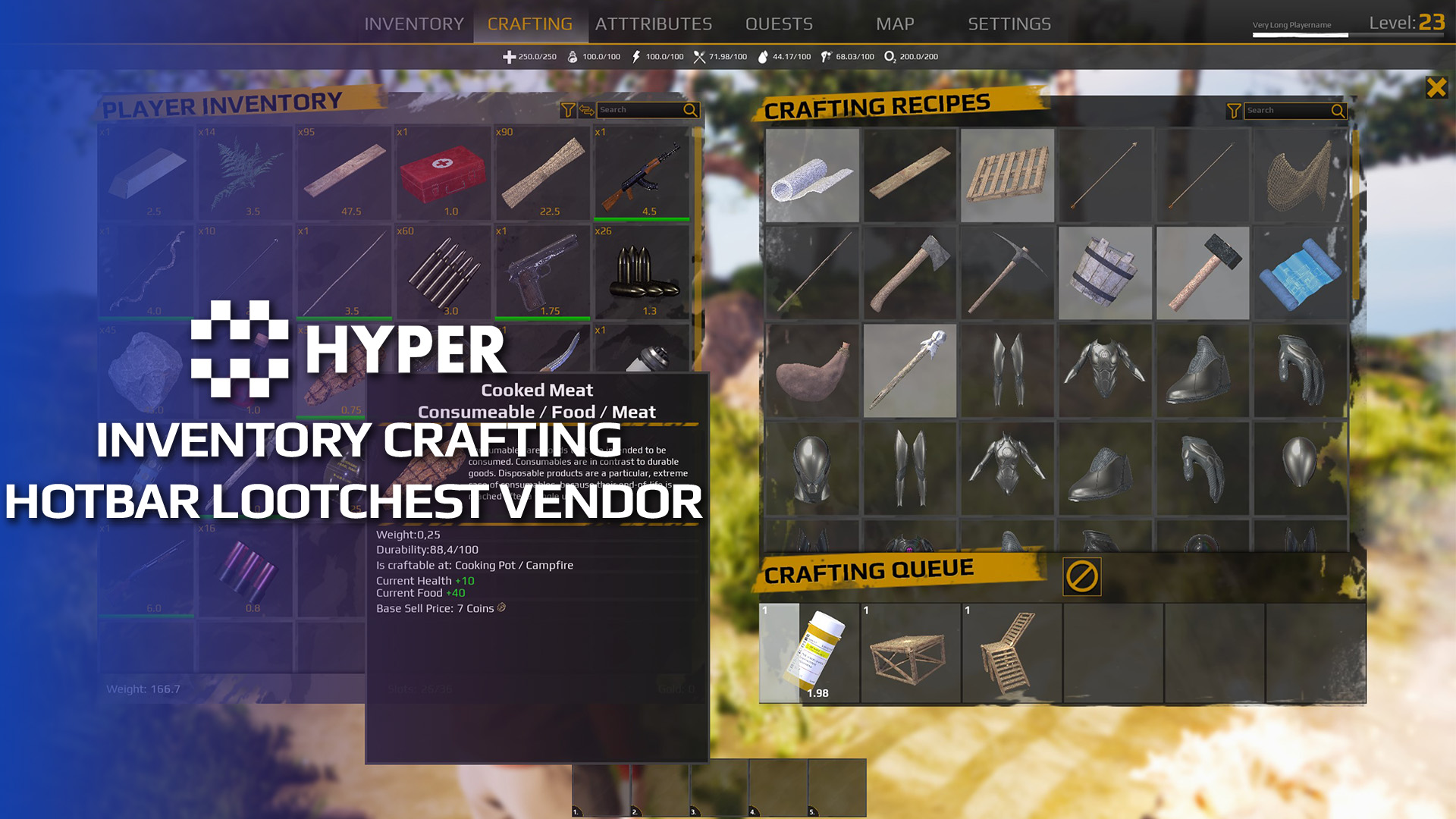1456x819 pixels.
Task: Select the pickaxe recipe
Action: [x=1008, y=273]
